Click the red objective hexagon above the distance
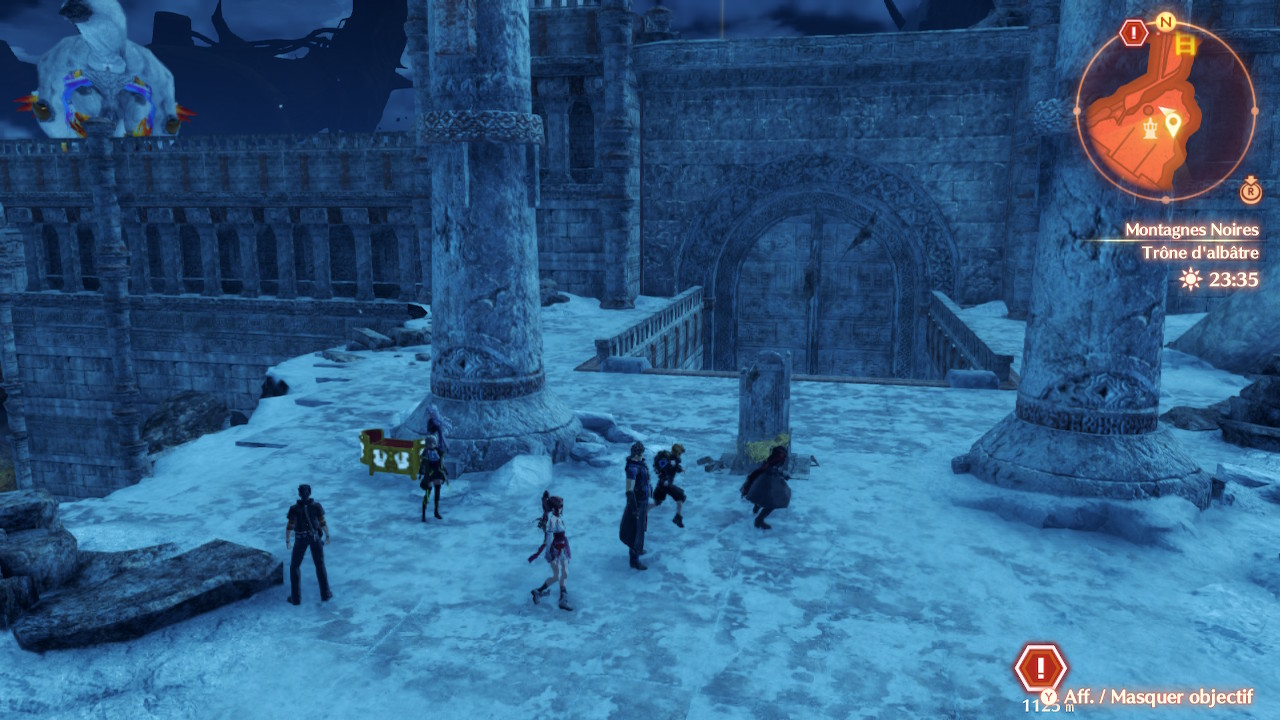The height and width of the screenshot is (720, 1280). pyautogui.click(x=1040, y=667)
